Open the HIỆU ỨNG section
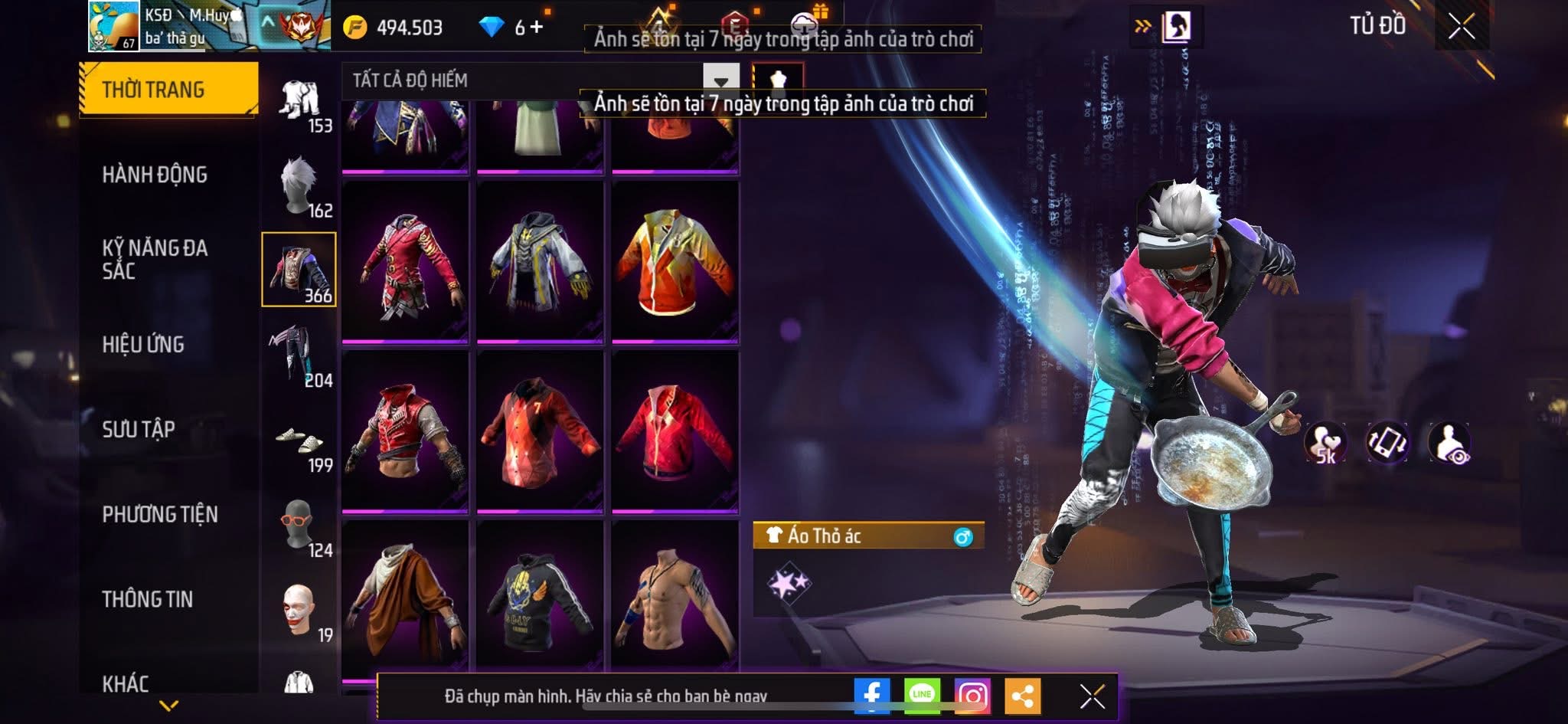Viewport: 1568px width, 724px height. (x=143, y=345)
